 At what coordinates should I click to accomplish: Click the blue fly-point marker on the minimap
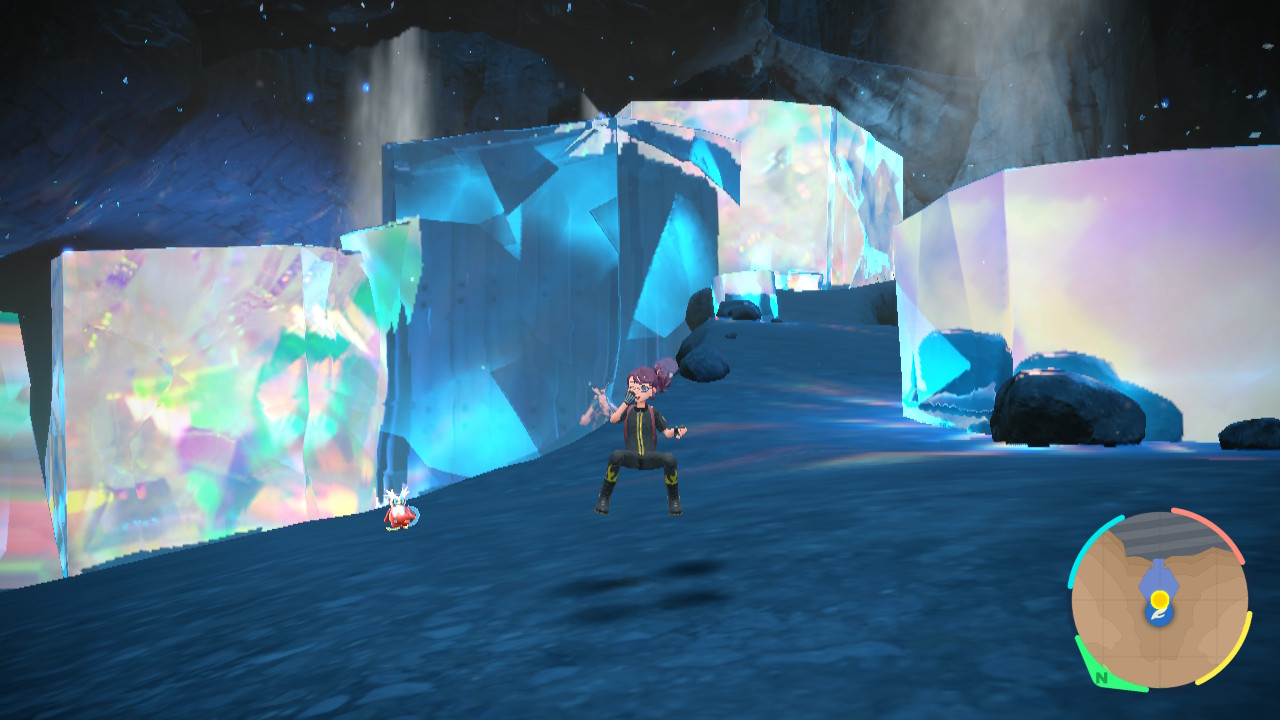(1158, 575)
